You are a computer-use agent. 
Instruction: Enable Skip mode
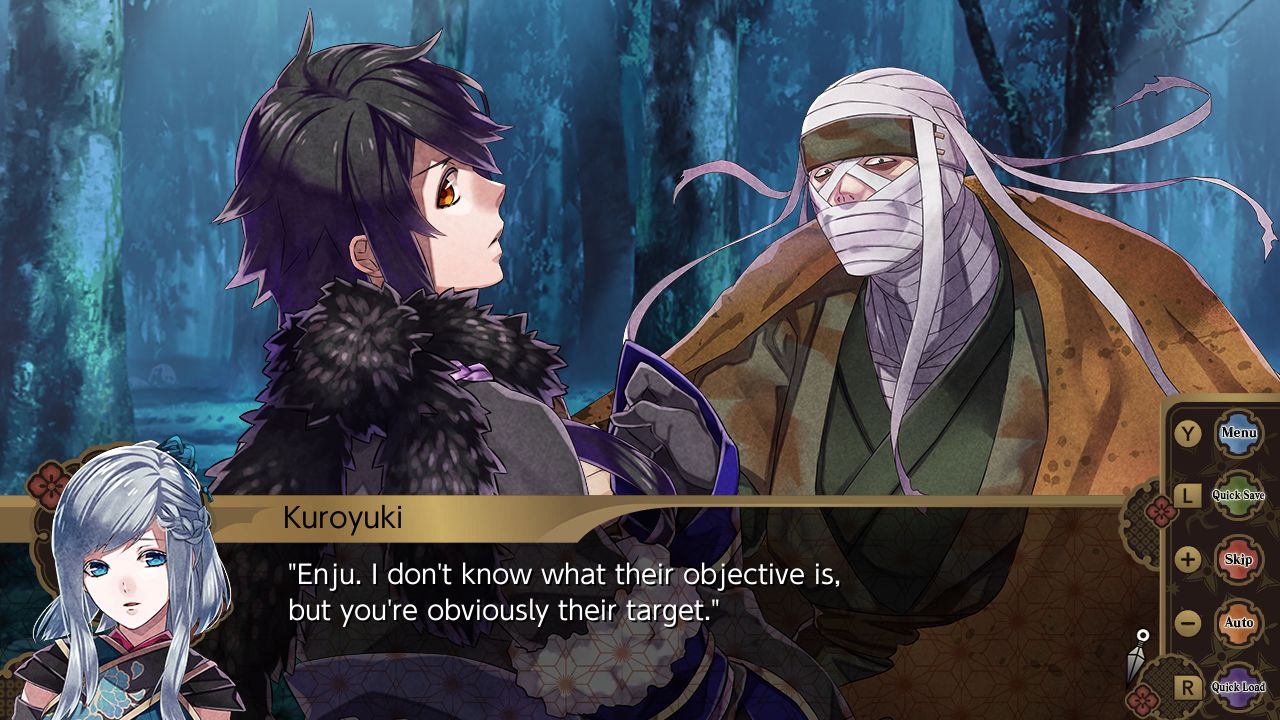1238,559
